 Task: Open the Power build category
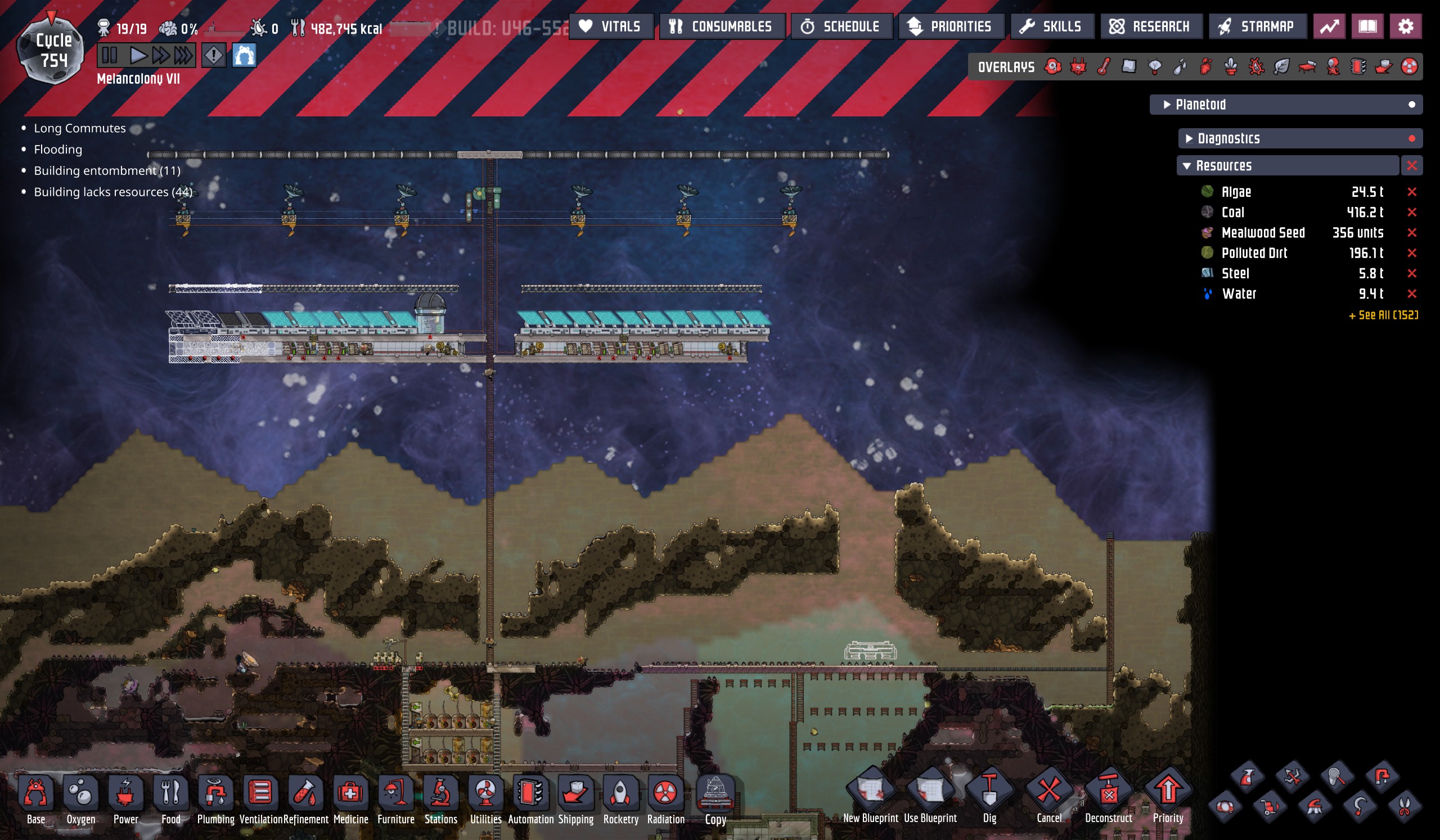tap(125, 799)
